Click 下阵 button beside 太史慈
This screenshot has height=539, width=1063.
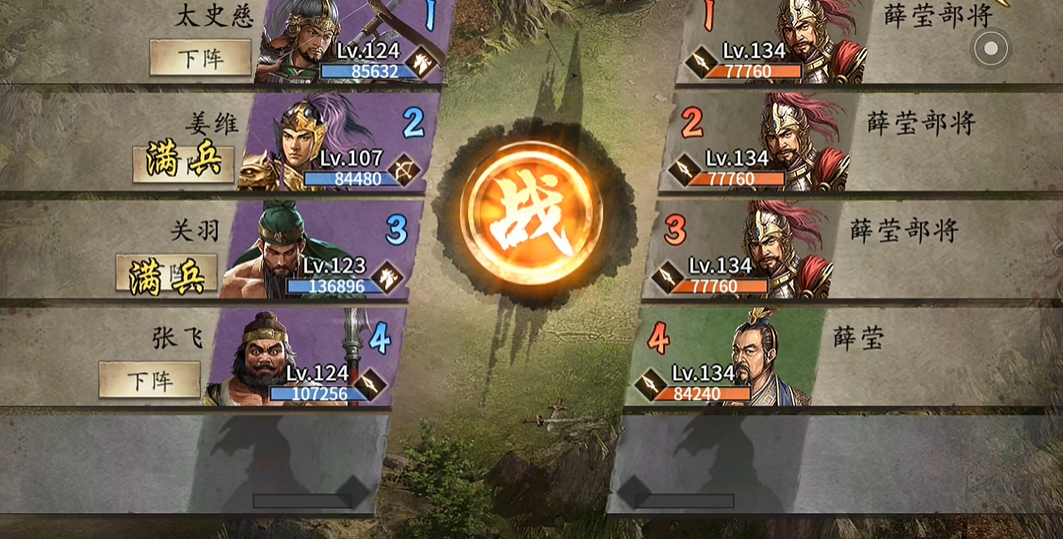point(200,58)
